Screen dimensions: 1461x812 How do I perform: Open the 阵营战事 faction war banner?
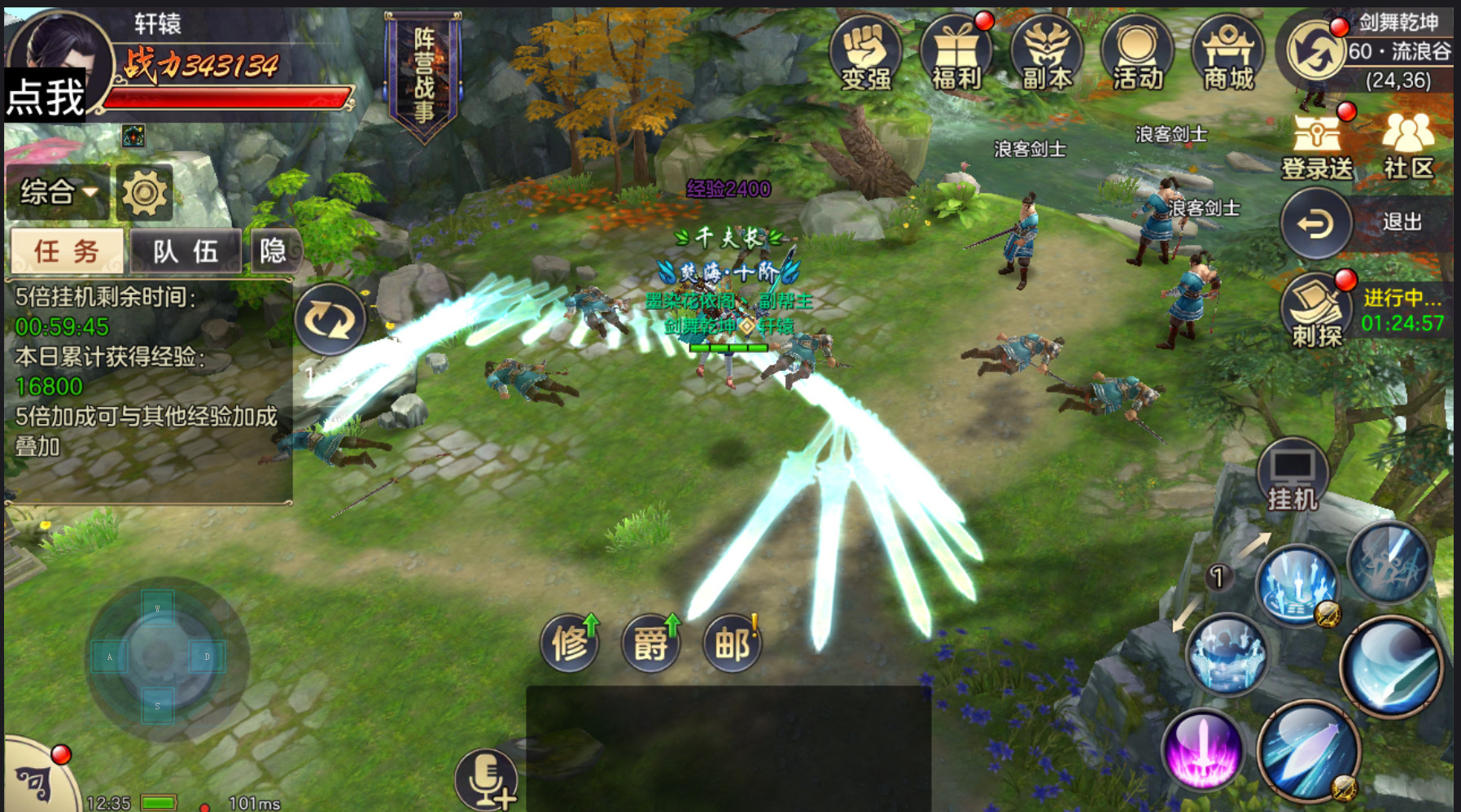point(423,75)
